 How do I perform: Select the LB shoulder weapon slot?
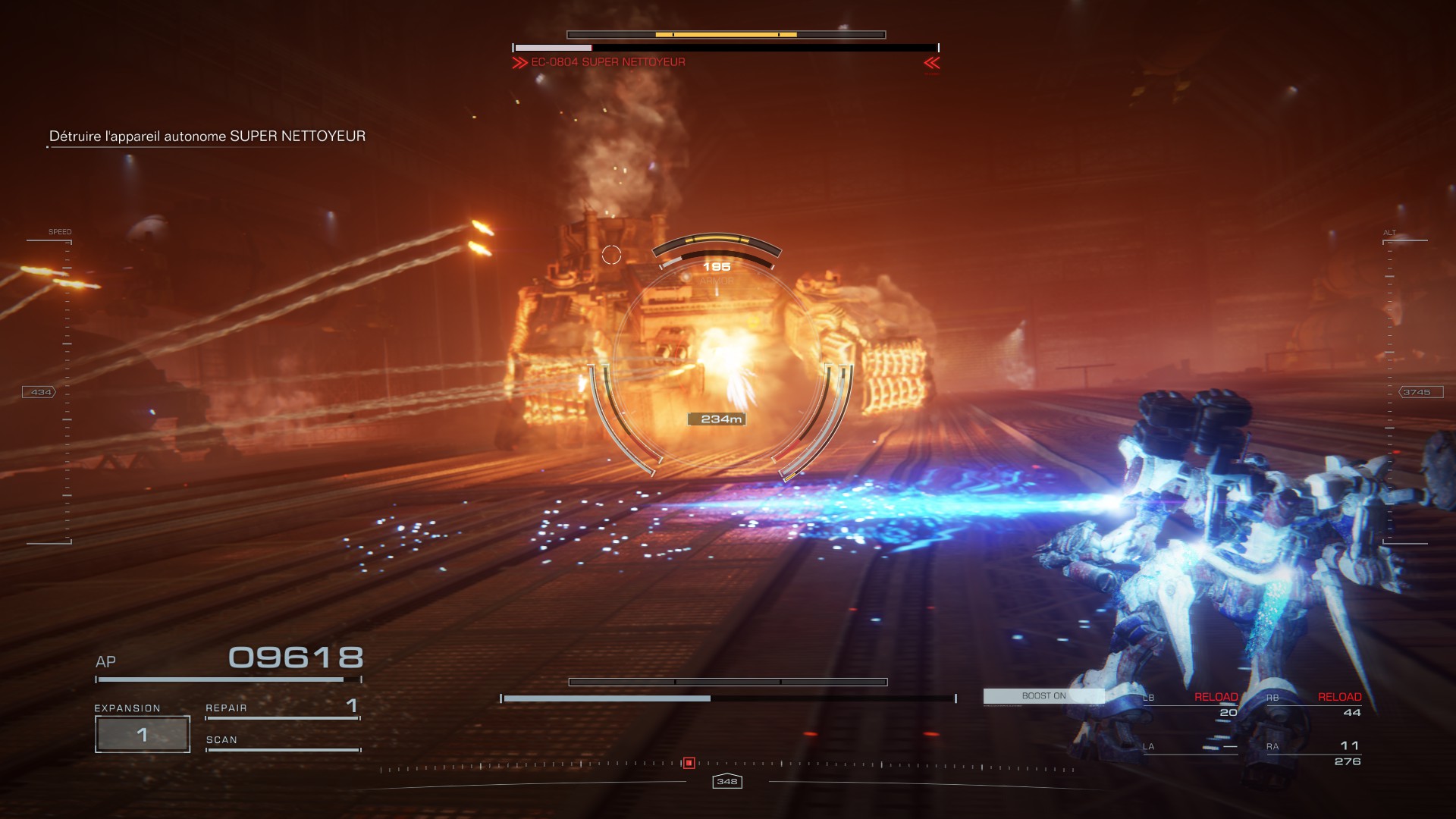[x=1191, y=704]
